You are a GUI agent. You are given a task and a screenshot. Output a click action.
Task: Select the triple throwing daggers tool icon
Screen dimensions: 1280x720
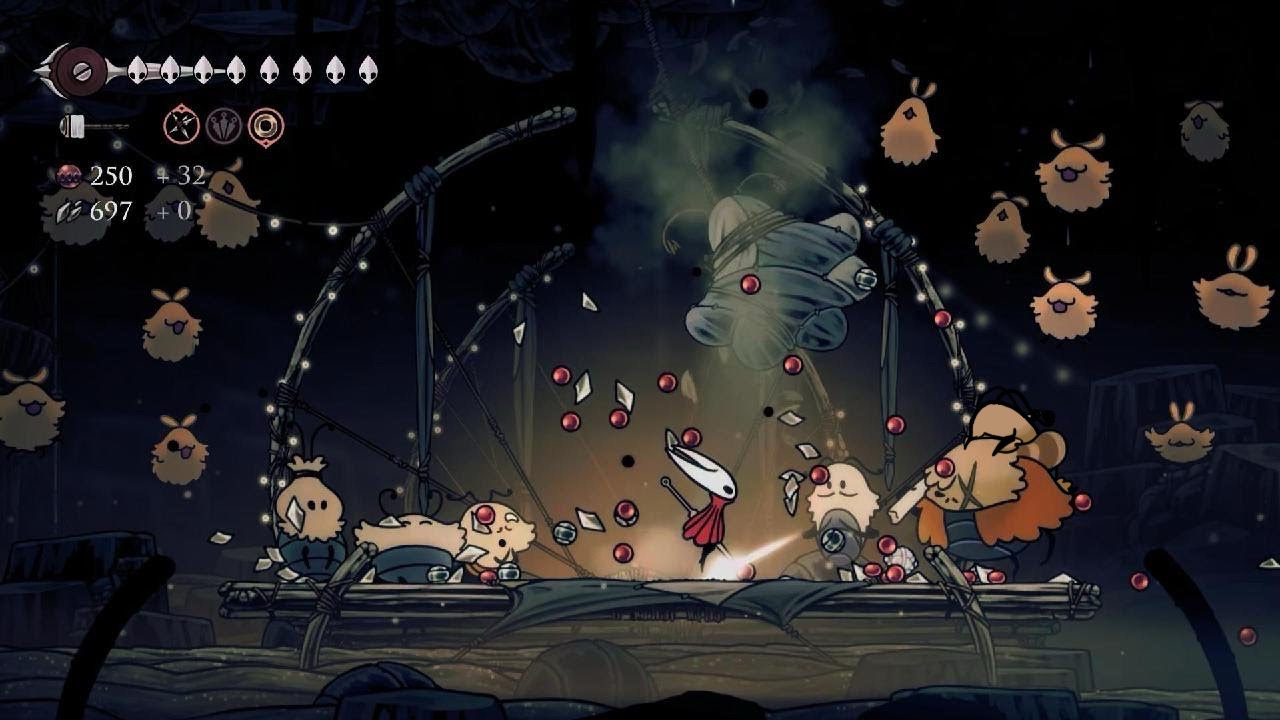click(223, 126)
